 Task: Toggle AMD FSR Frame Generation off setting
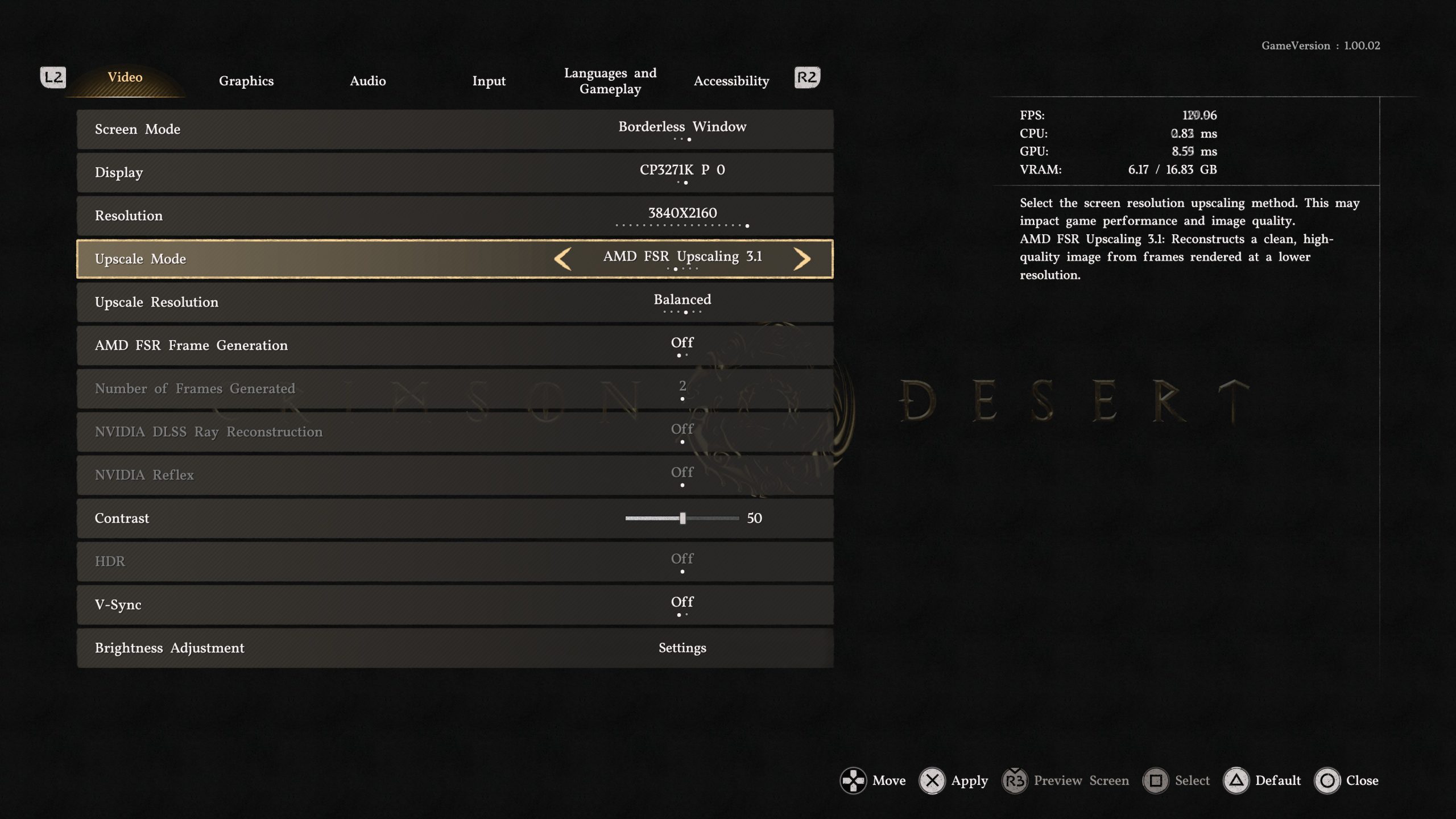681,345
